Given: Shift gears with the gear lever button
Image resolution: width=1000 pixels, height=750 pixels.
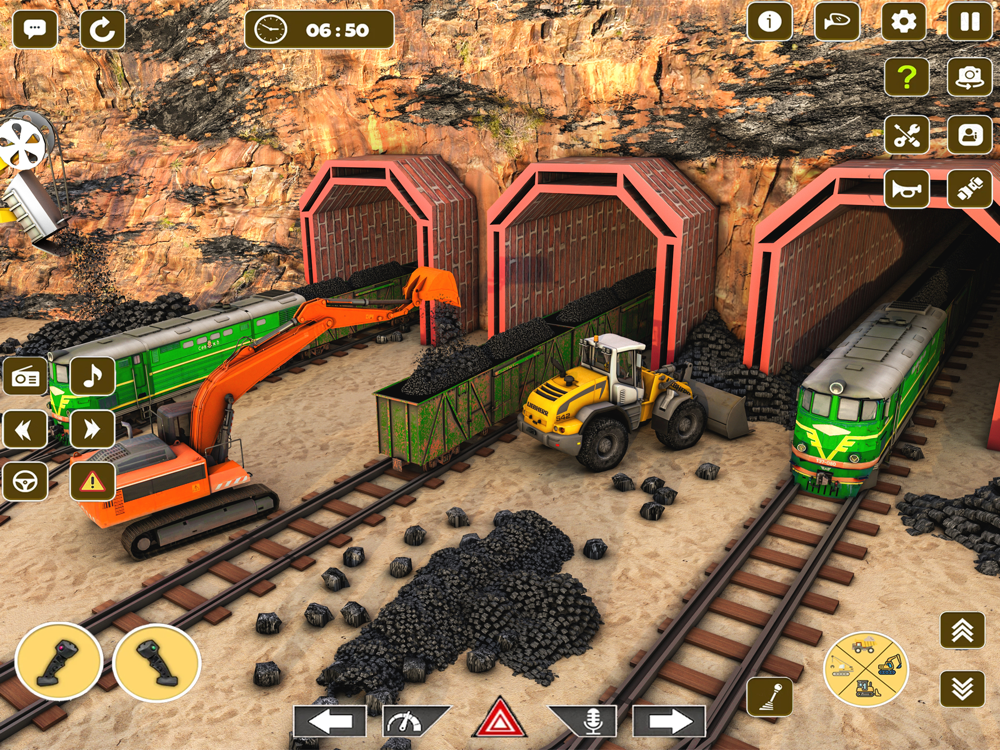Looking at the screenshot, I should [x=769, y=697].
